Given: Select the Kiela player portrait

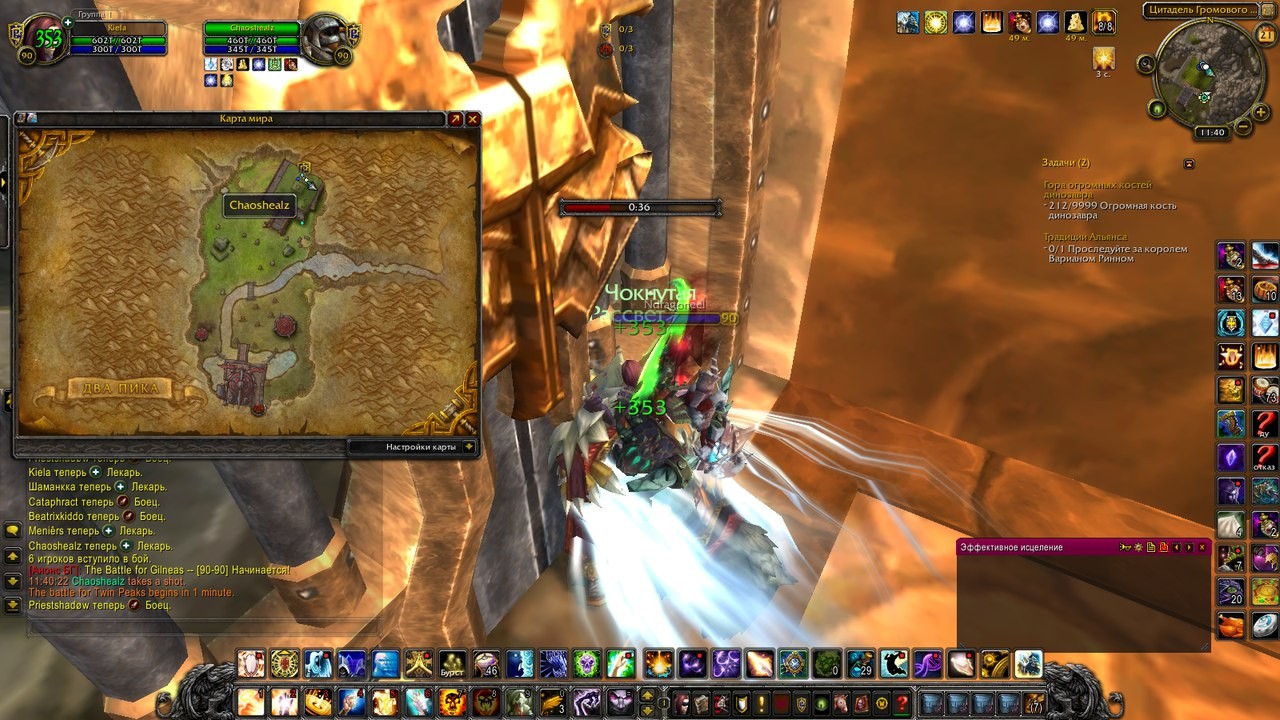Looking at the screenshot, I should (46, 40).
